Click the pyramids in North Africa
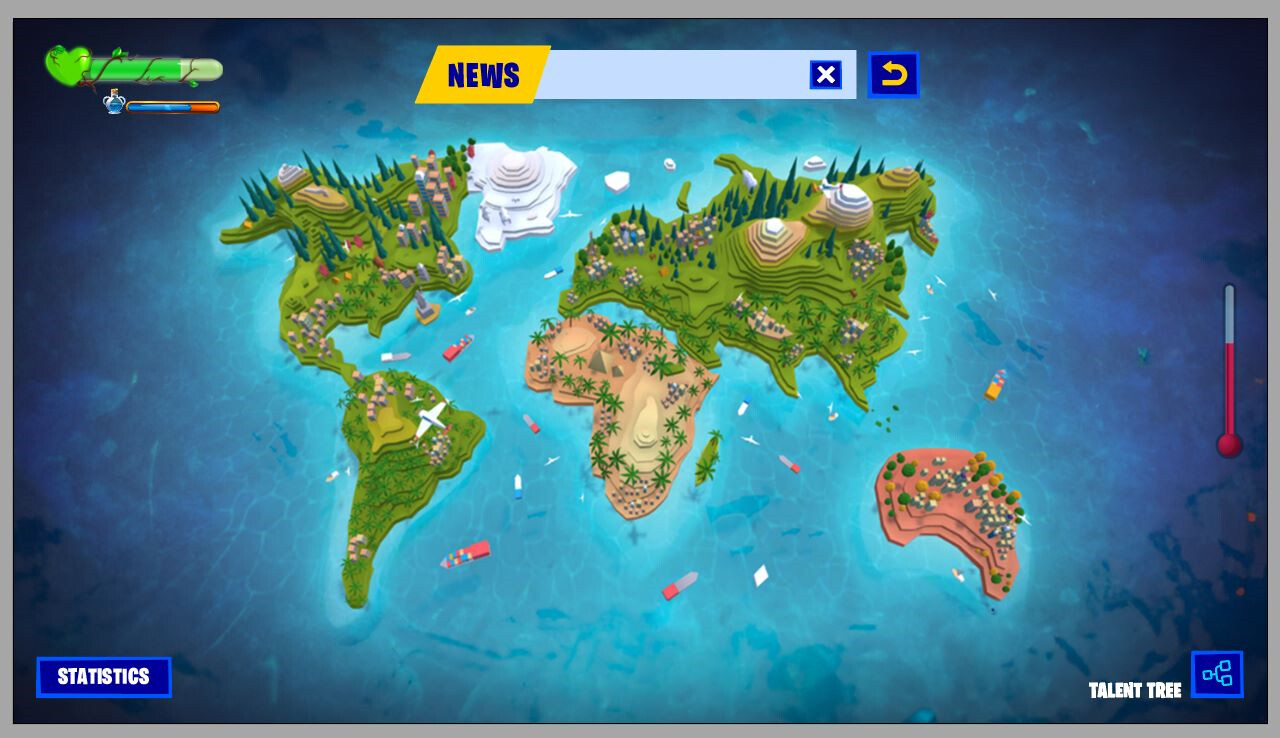The width and height of the screenshot is (1280, 738). (x=600, y=364)
